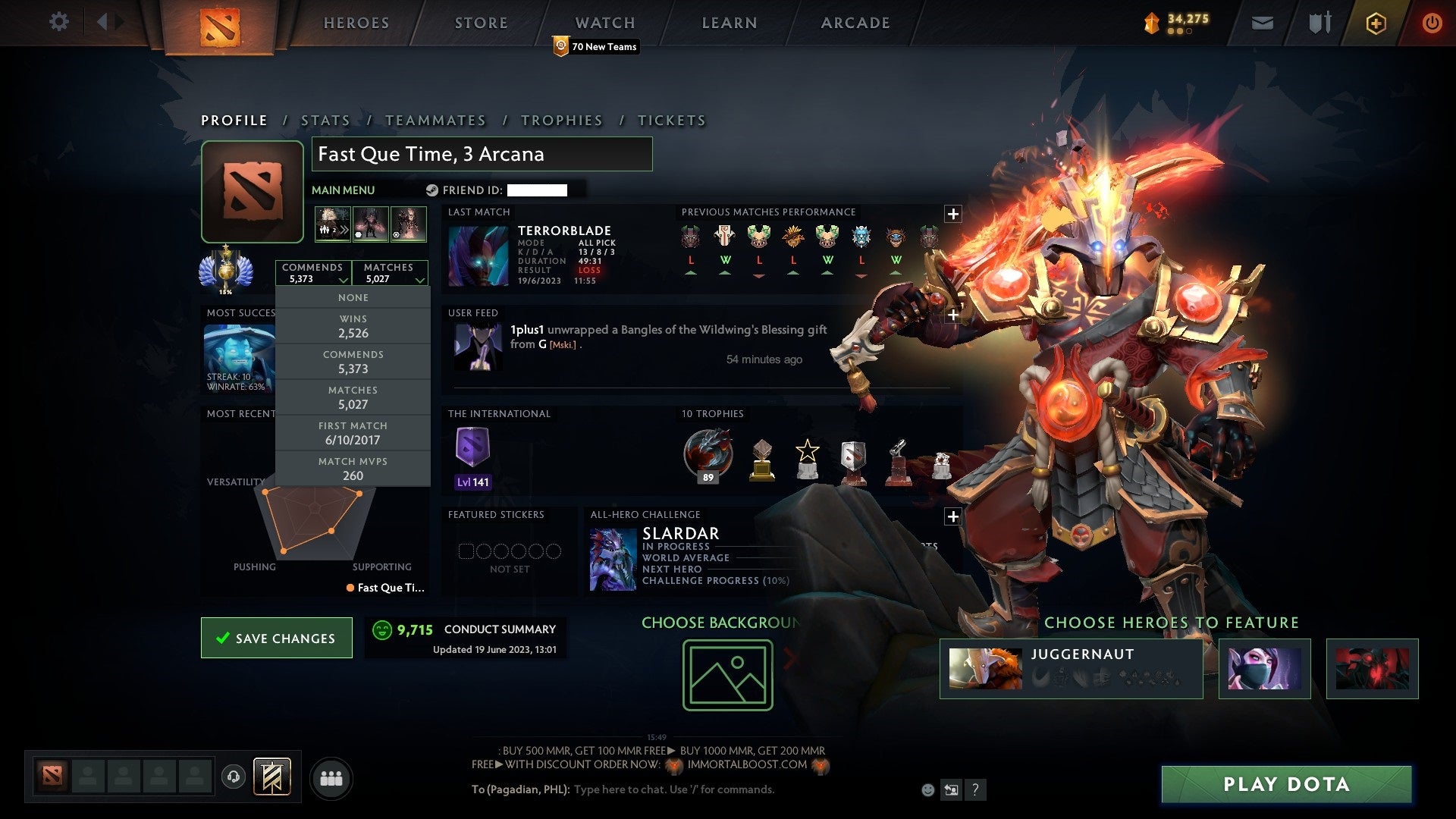The width and height of the screenshot is (1456, 819).
Task: Click the profile name text field
Action: [x=482, y=154]
